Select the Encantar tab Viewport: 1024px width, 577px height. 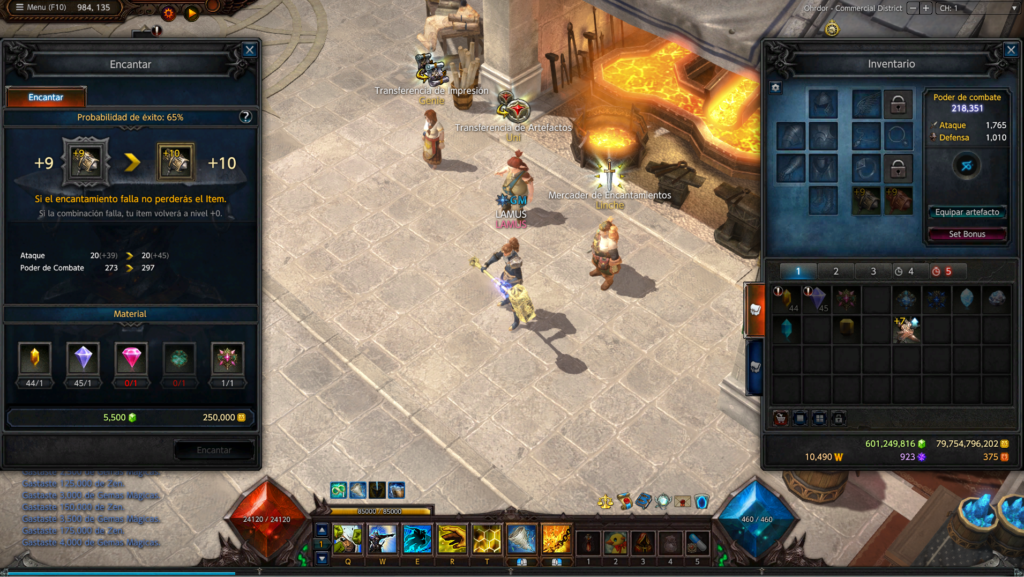pyautogui.click(x=46, y=97)
